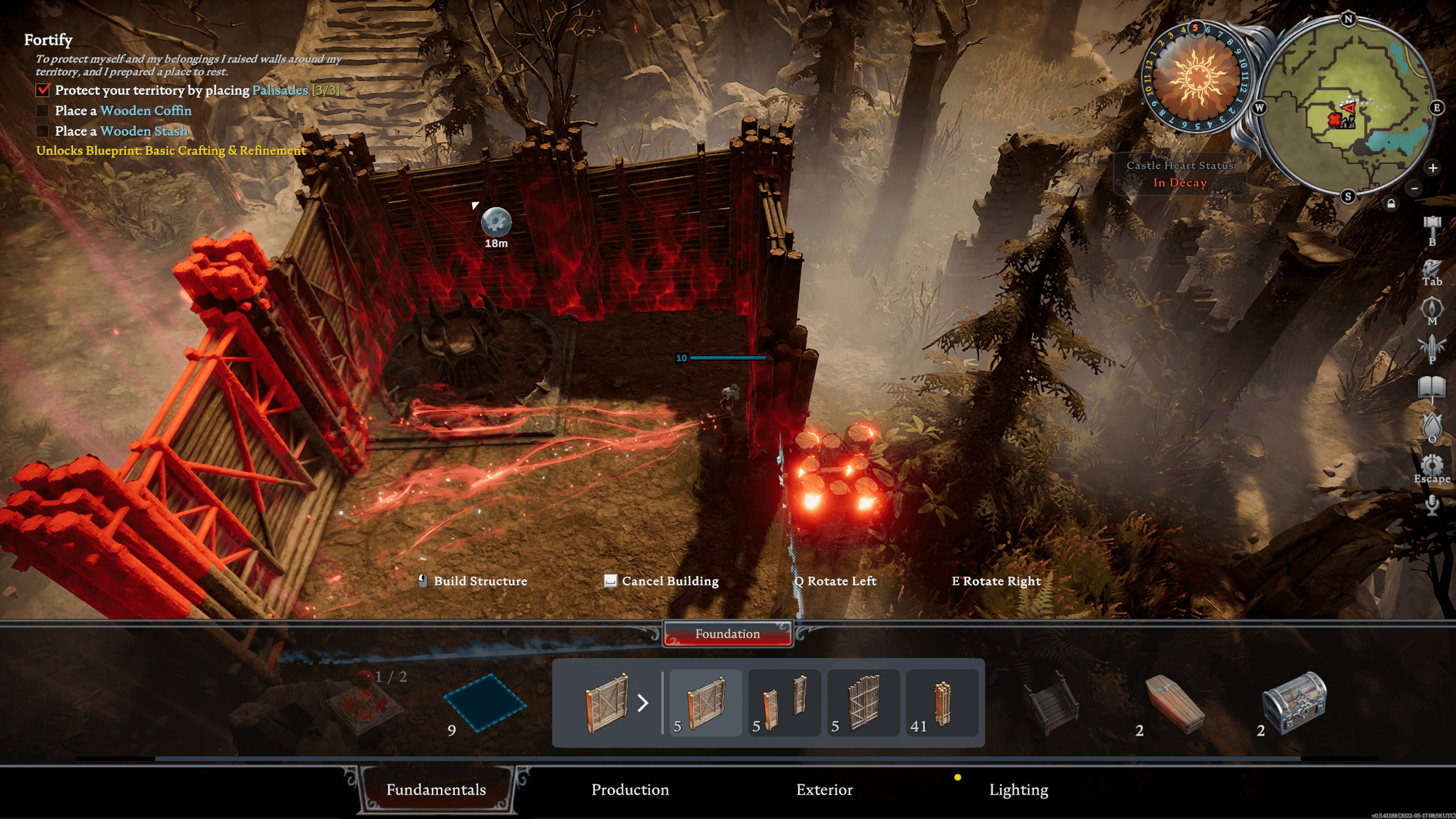
Task: Toggle the minimap rotation lock
Action: 1391,204
